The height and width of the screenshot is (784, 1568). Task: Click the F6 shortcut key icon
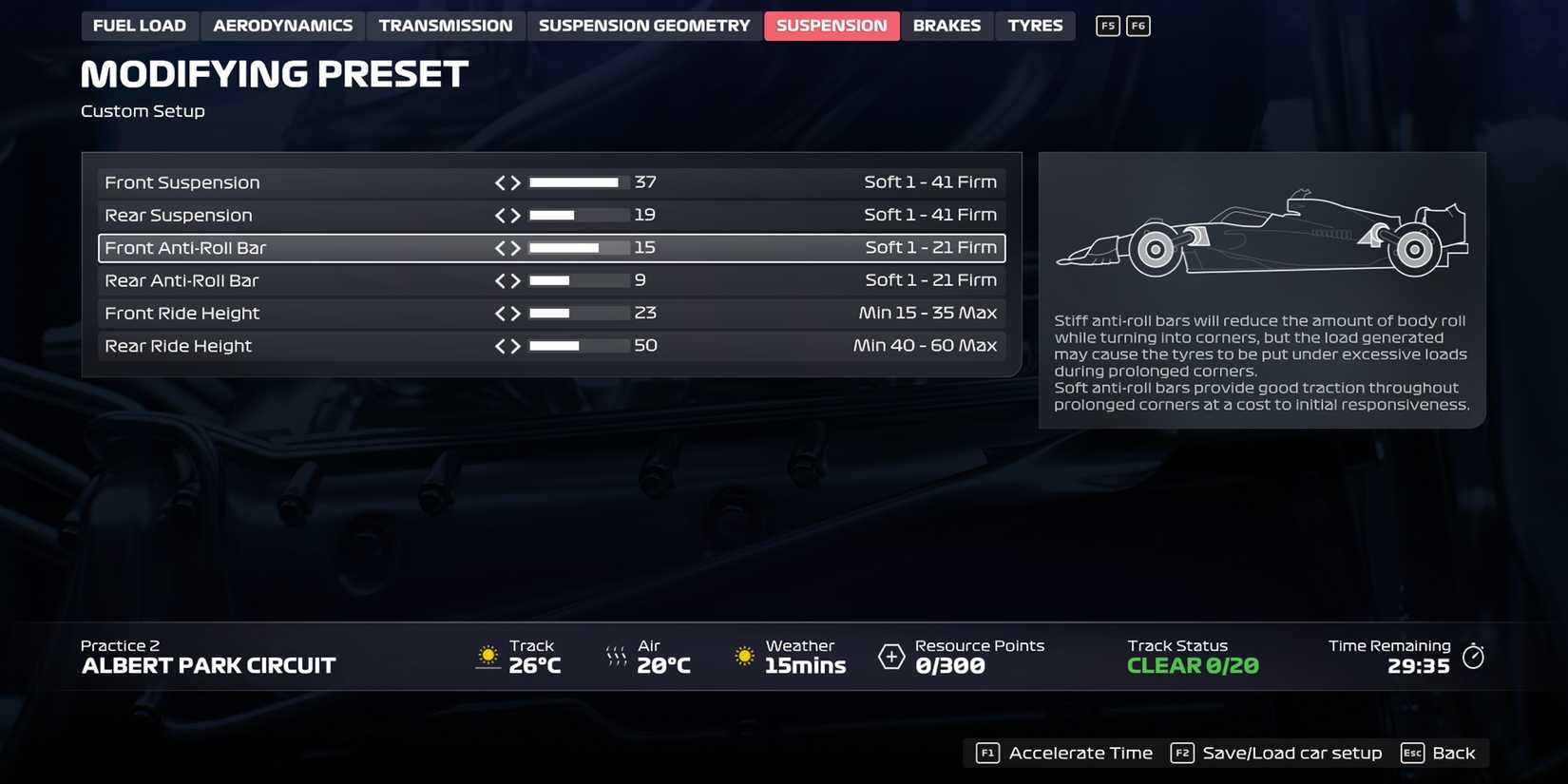(x=1138, y=26)
